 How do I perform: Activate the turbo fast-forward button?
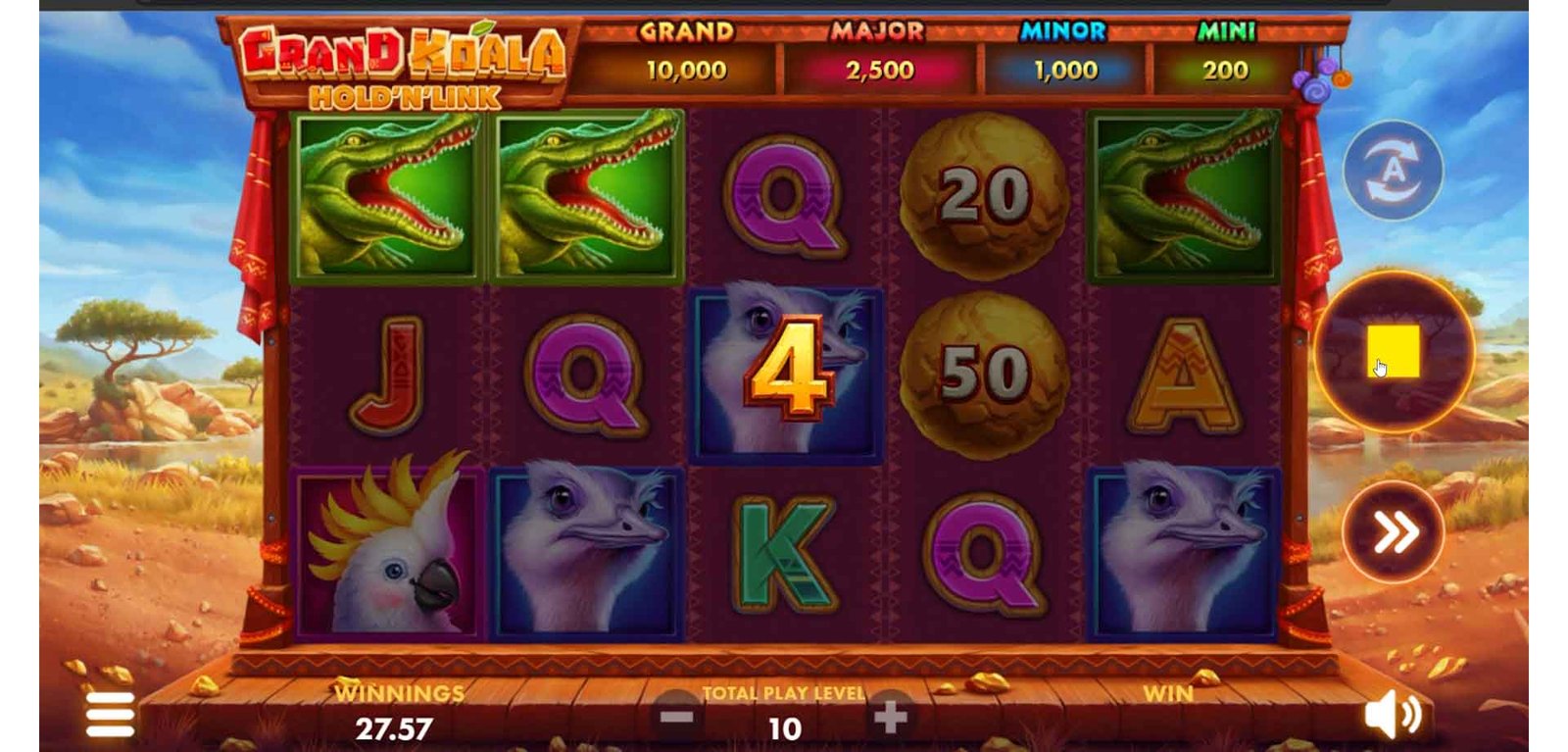(x=1393, y=532)
